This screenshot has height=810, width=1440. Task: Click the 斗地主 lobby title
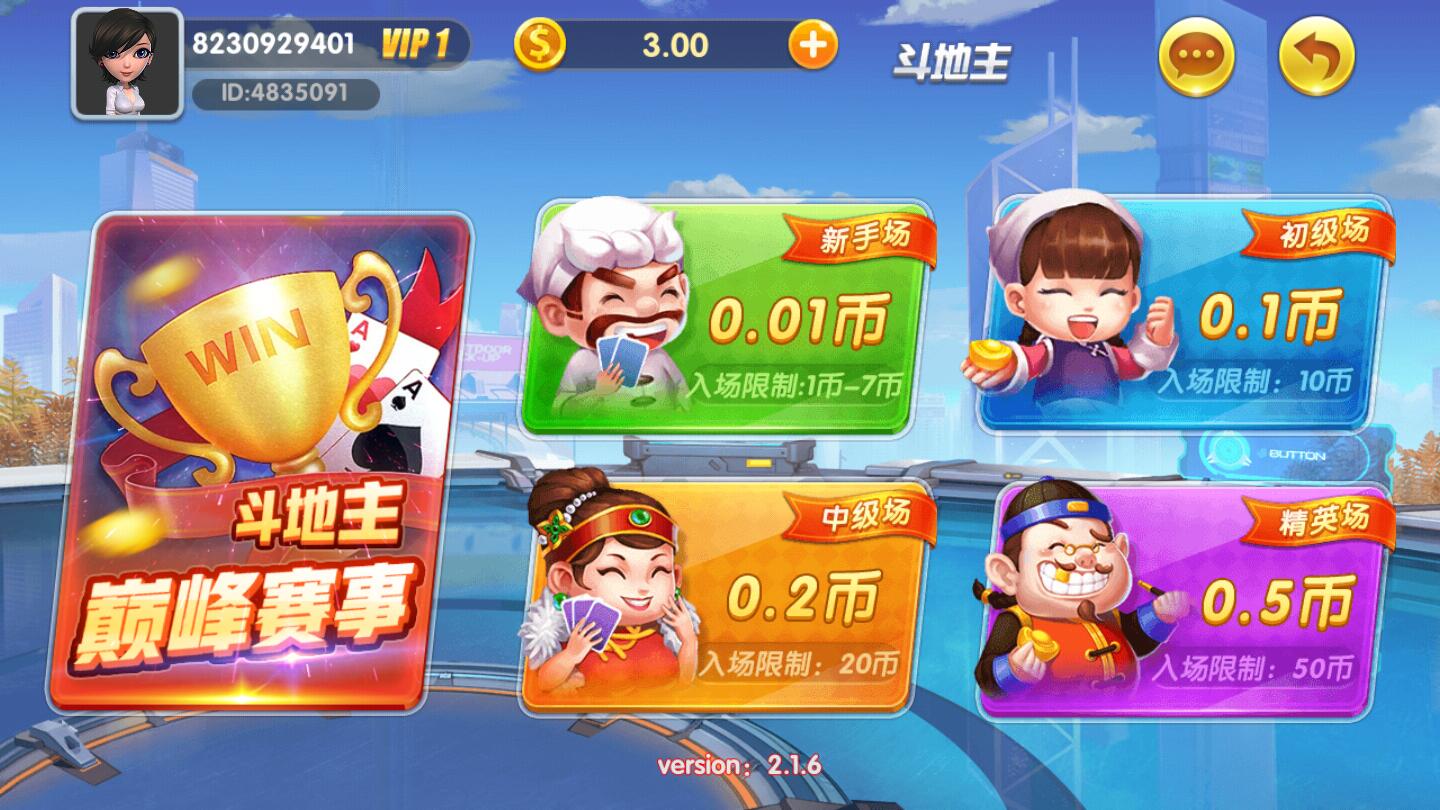coord(953,60)
